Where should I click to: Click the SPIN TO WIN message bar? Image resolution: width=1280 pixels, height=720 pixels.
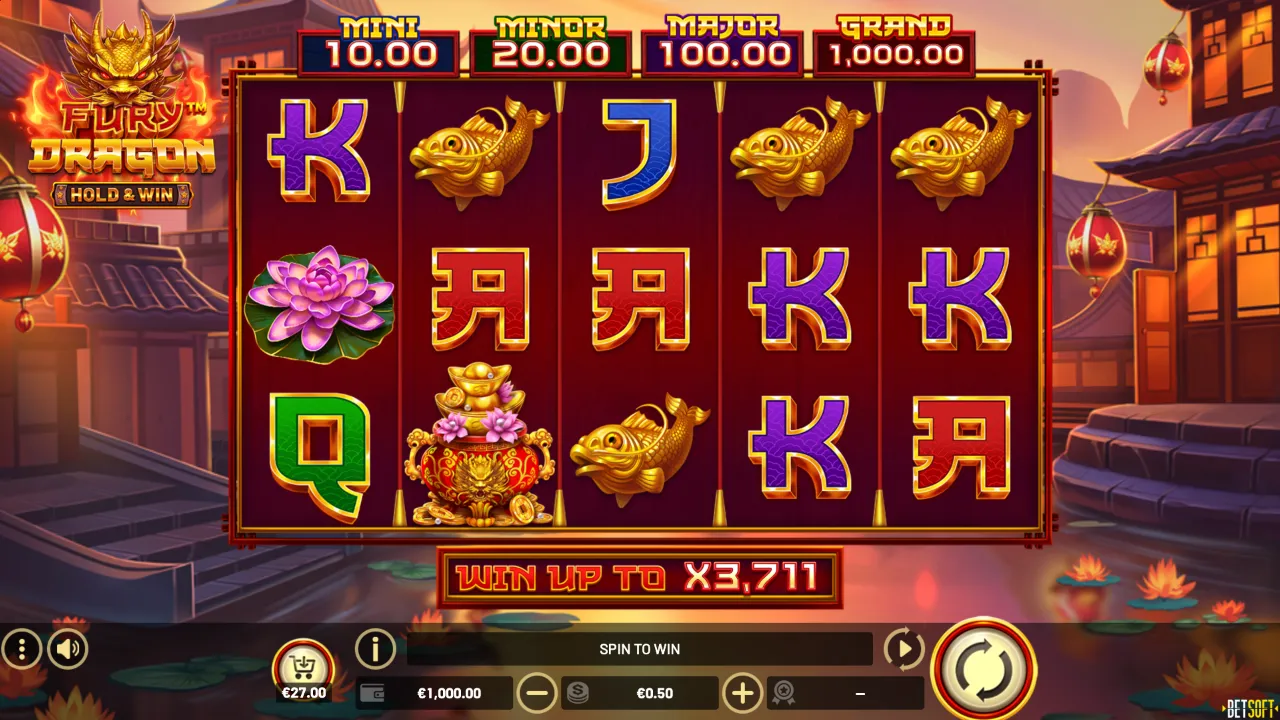(x=640, y=649)
